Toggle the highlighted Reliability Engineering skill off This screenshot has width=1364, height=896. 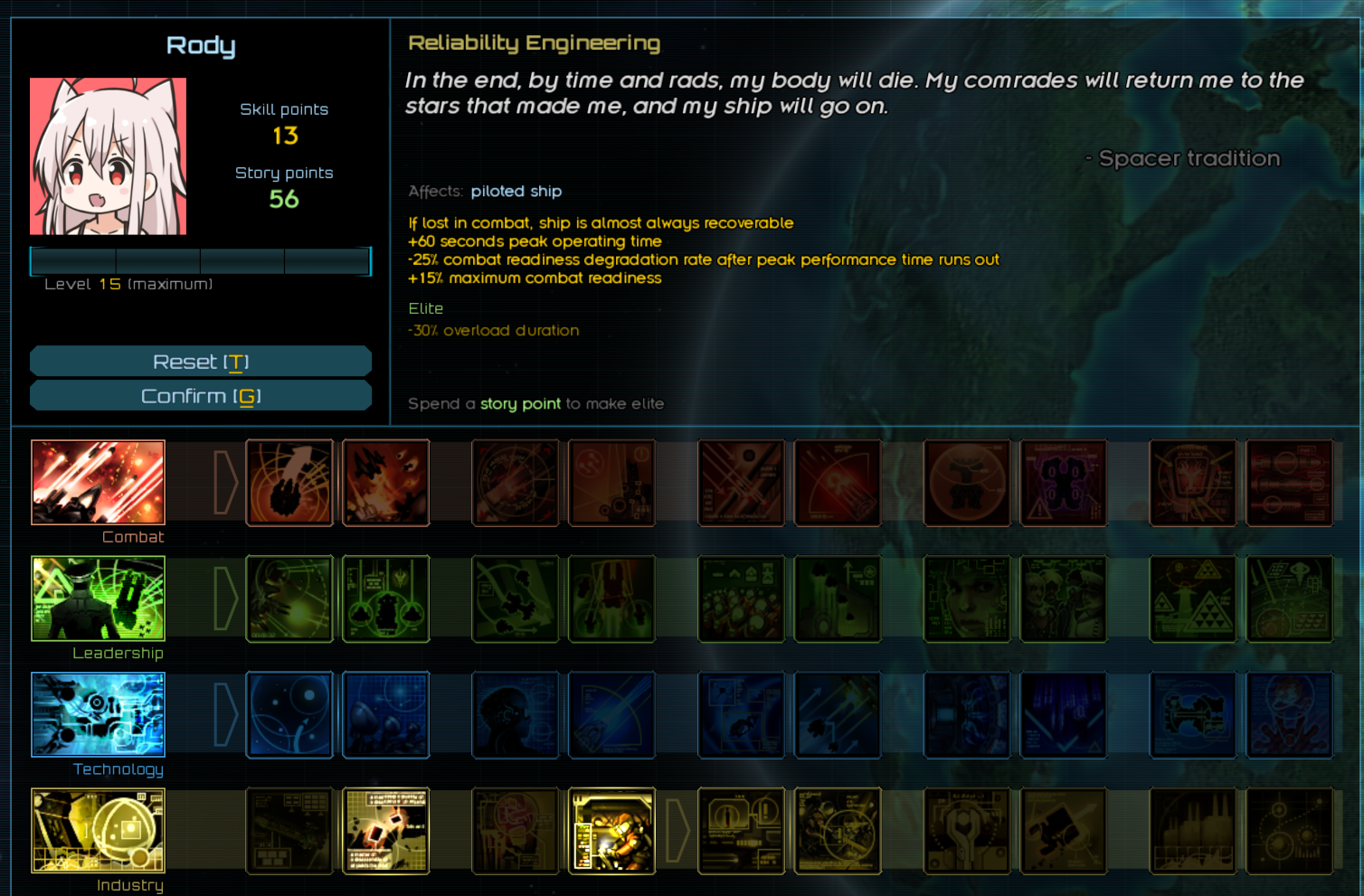pos(611,831)
